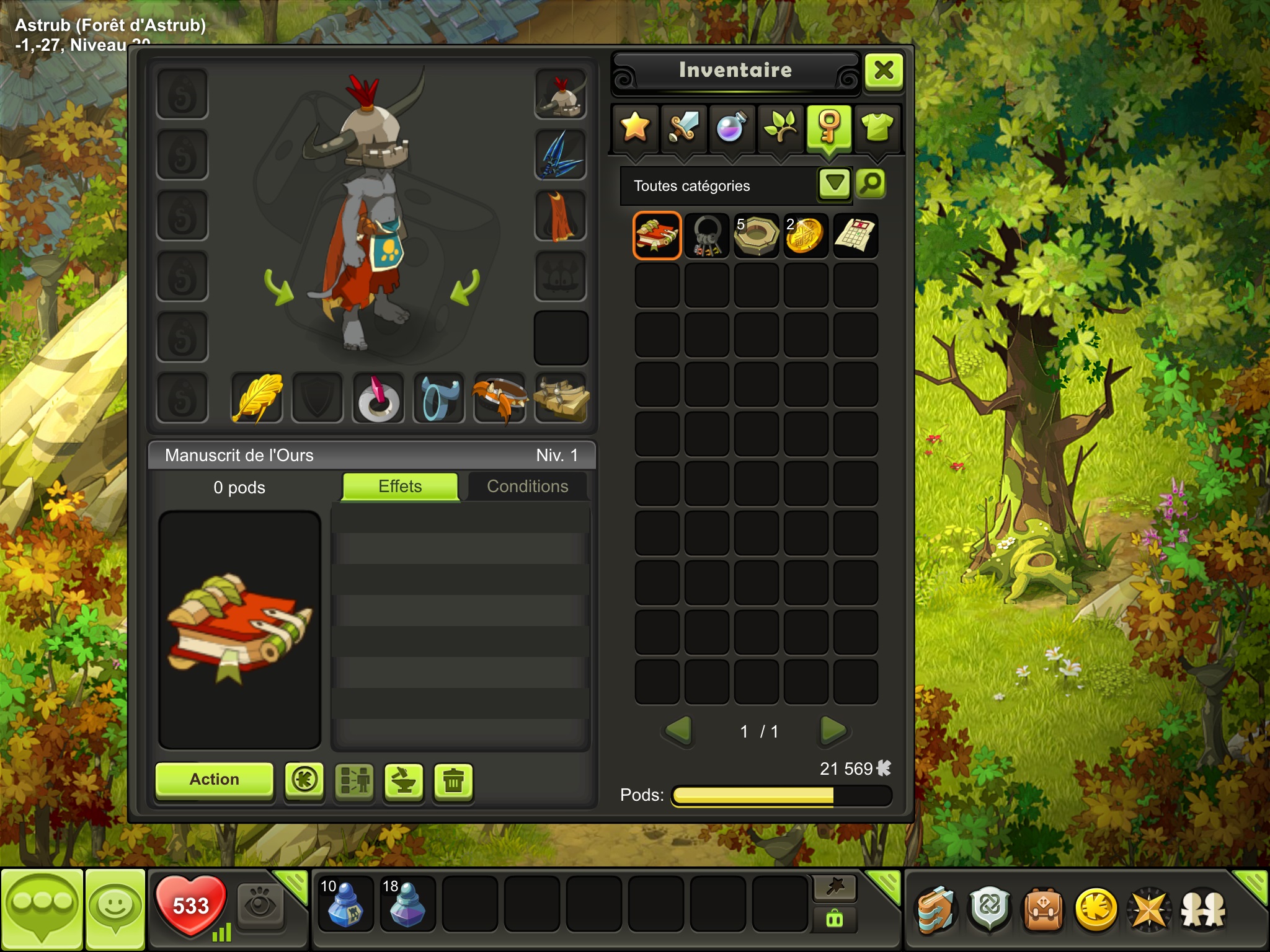Open the potion consumables tab
The height and width of the screenshot is (952, 1270).
coord(732,127)
